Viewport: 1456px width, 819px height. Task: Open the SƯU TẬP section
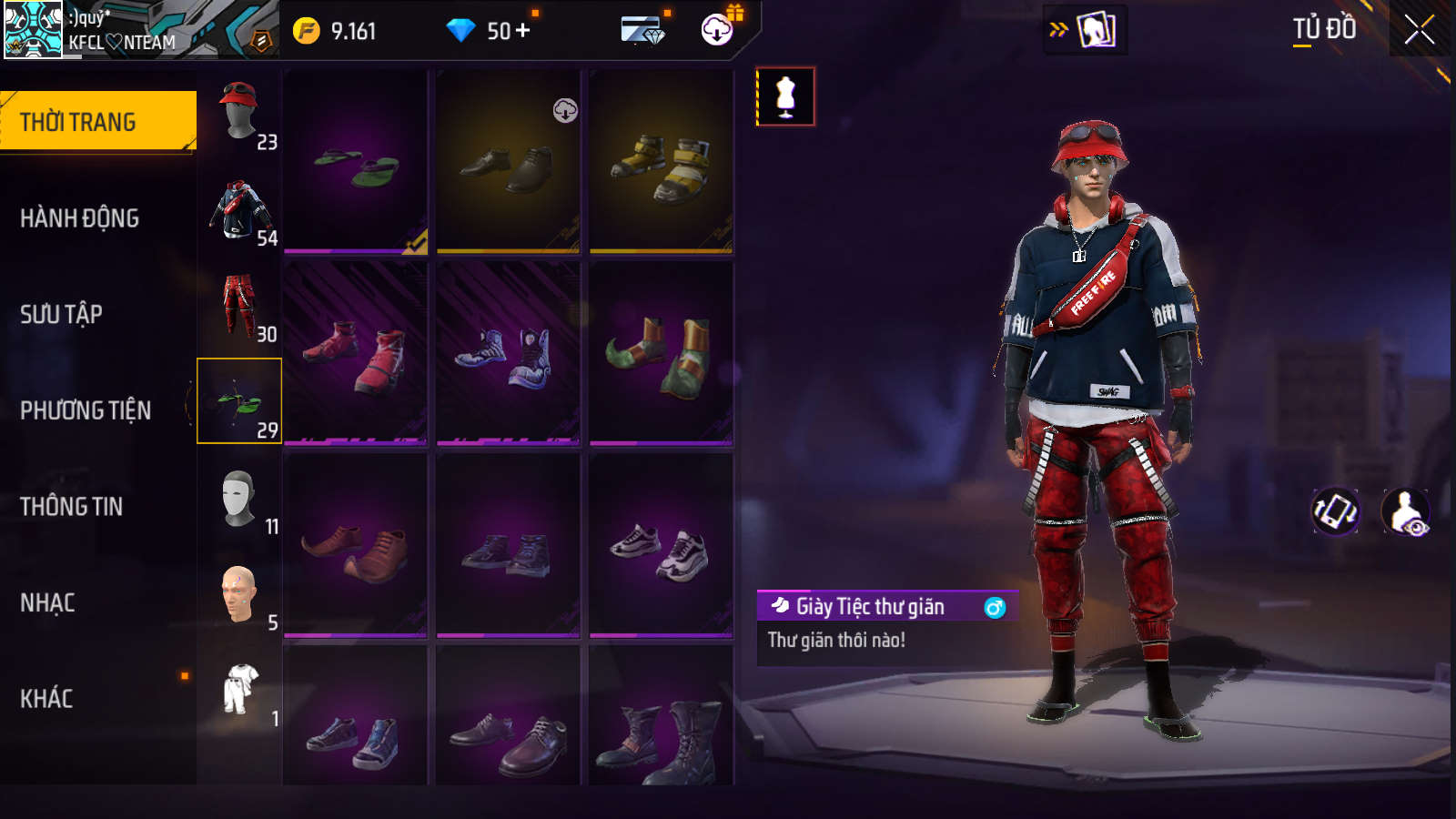pyautogui.click(x=62, y=315)
